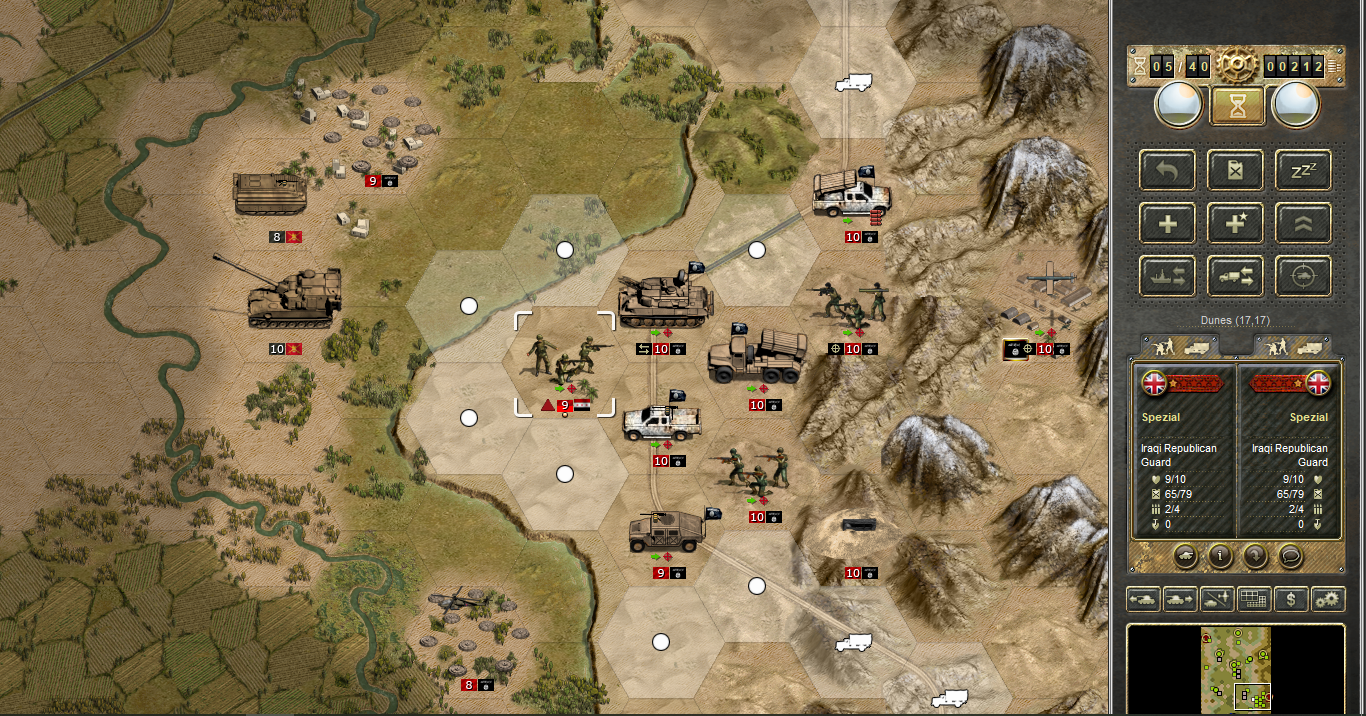Open the speech bubble message icon
The image size is (1366, 716).
(x=1290, y=554)
